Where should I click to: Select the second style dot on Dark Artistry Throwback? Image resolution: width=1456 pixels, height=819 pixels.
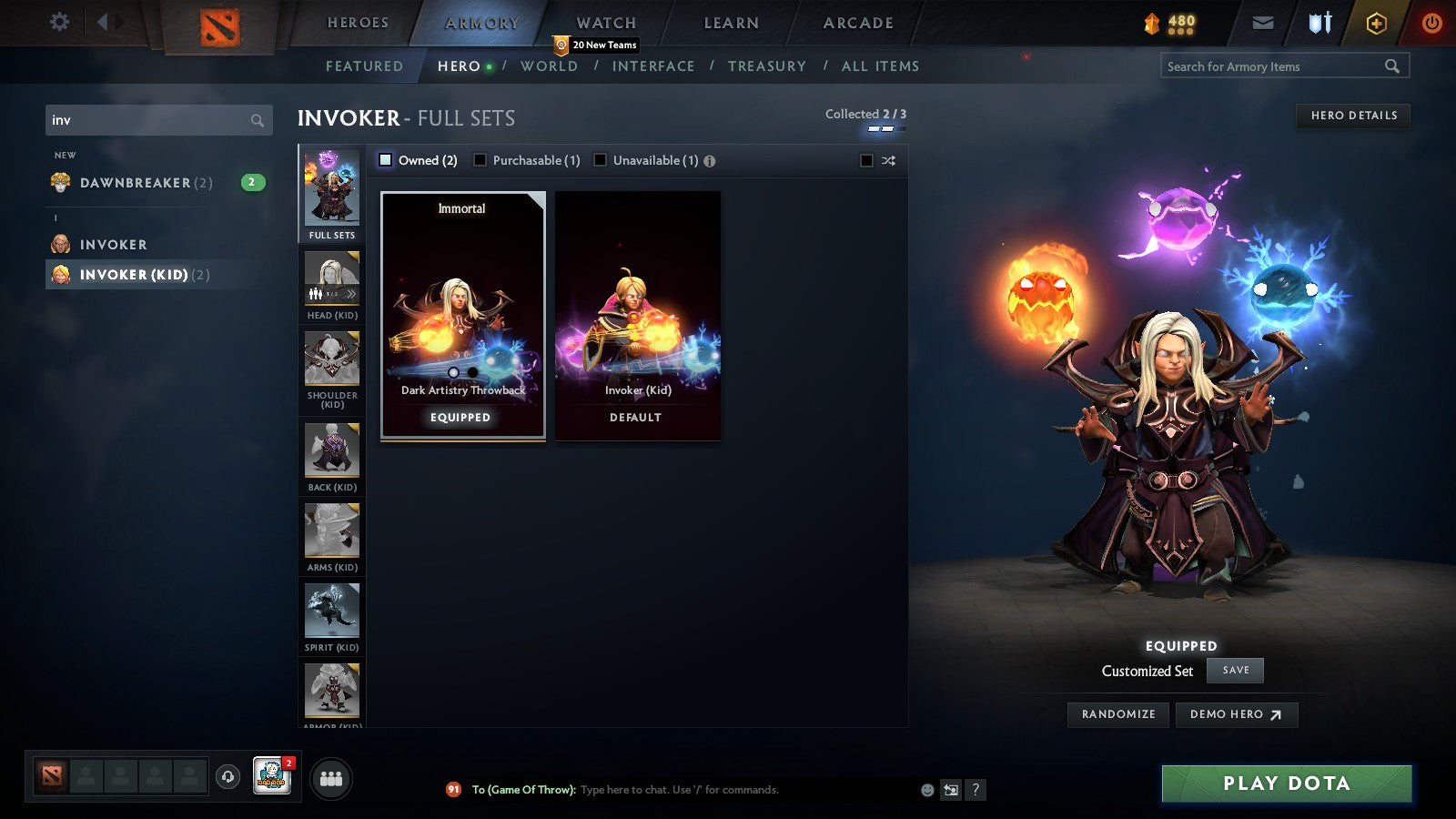470,371
